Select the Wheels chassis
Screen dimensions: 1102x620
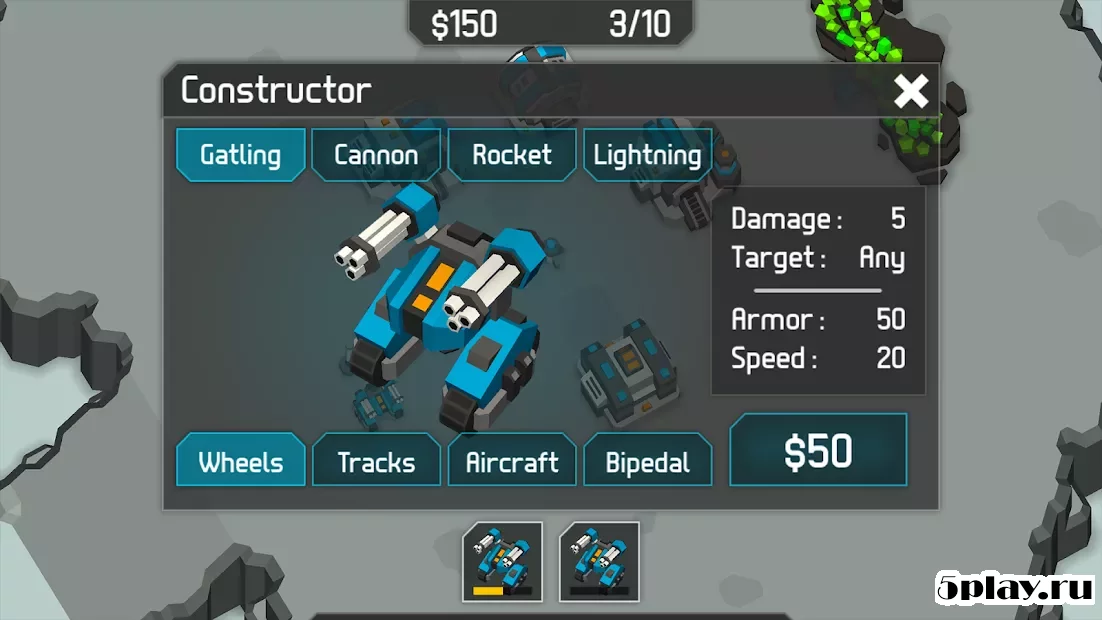(x=240, y=462)
